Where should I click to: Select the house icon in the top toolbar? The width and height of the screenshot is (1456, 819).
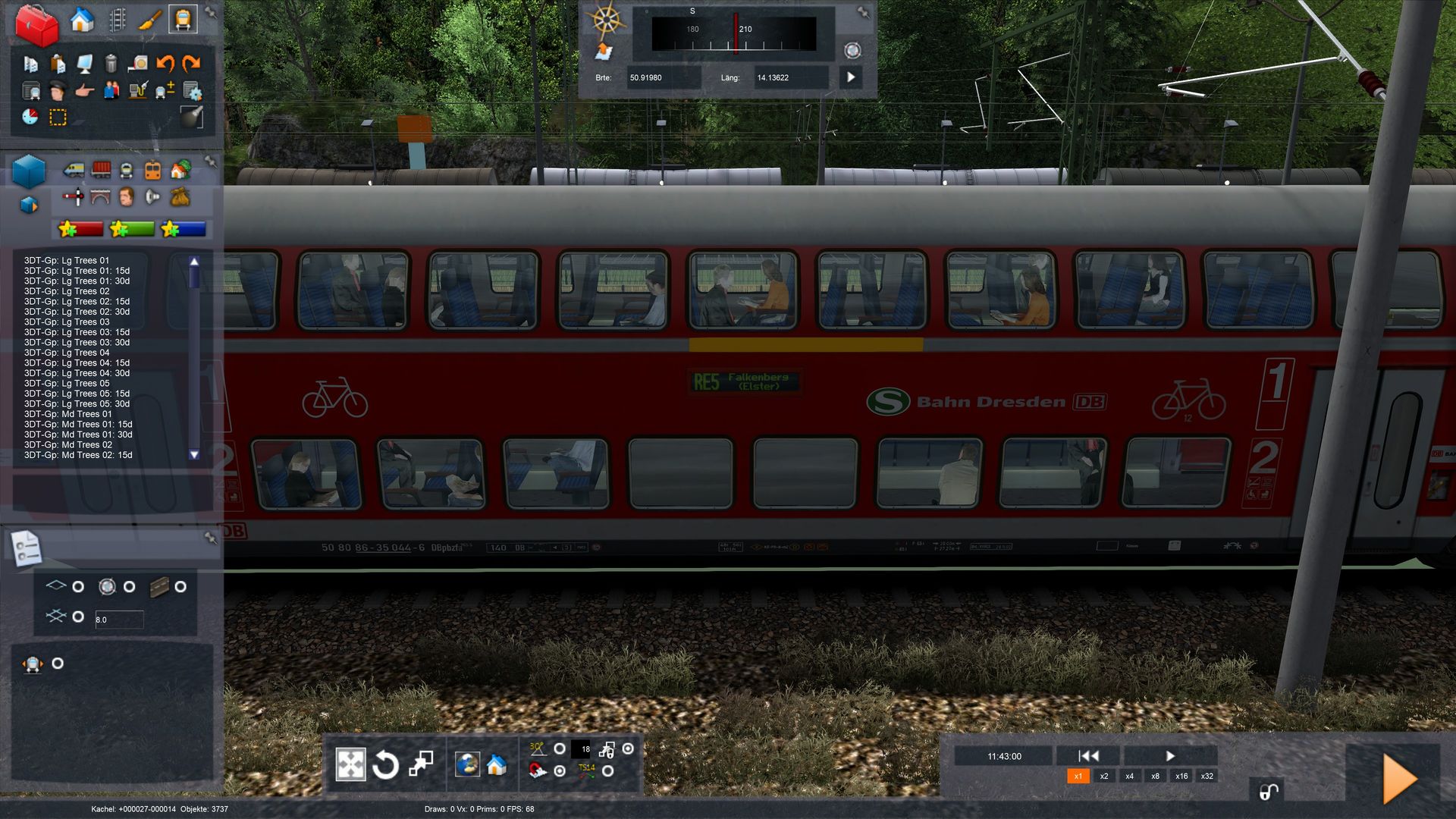point(82,20)
